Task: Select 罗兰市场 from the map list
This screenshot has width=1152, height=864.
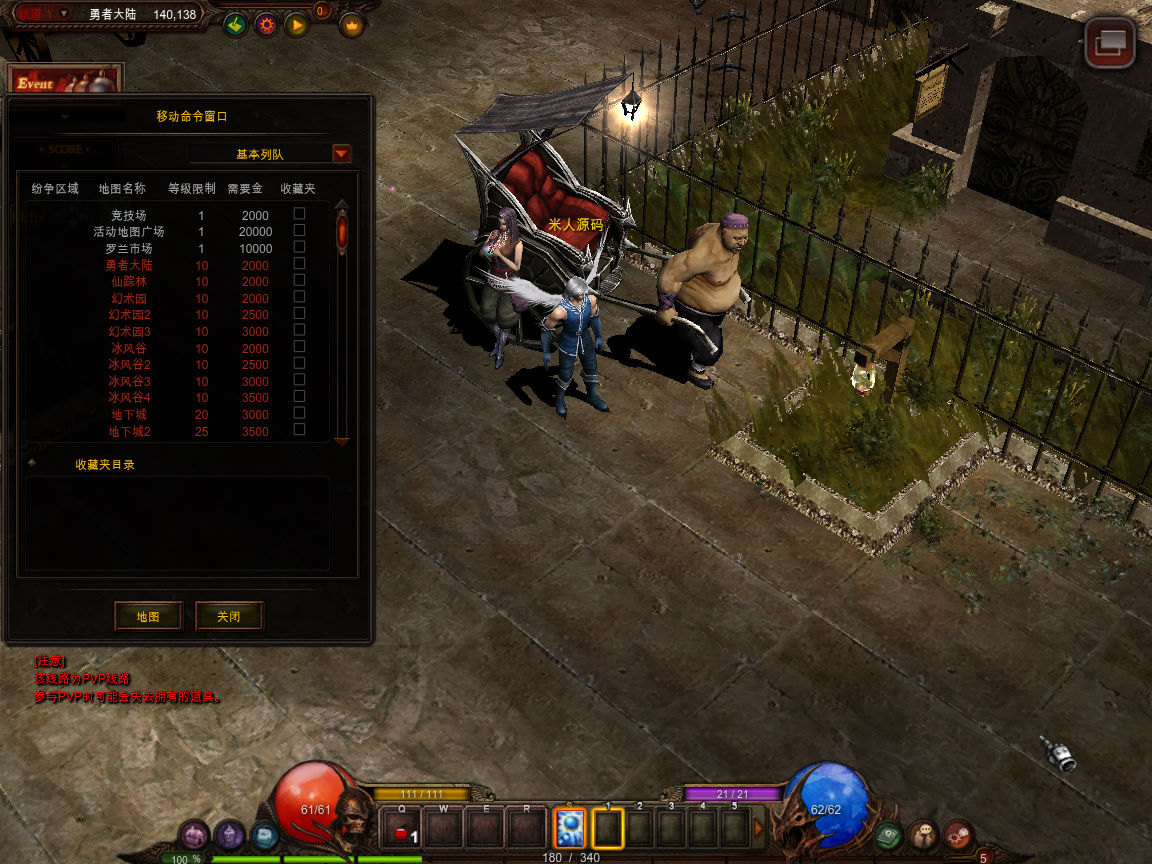Action: [x=128, y=249]
